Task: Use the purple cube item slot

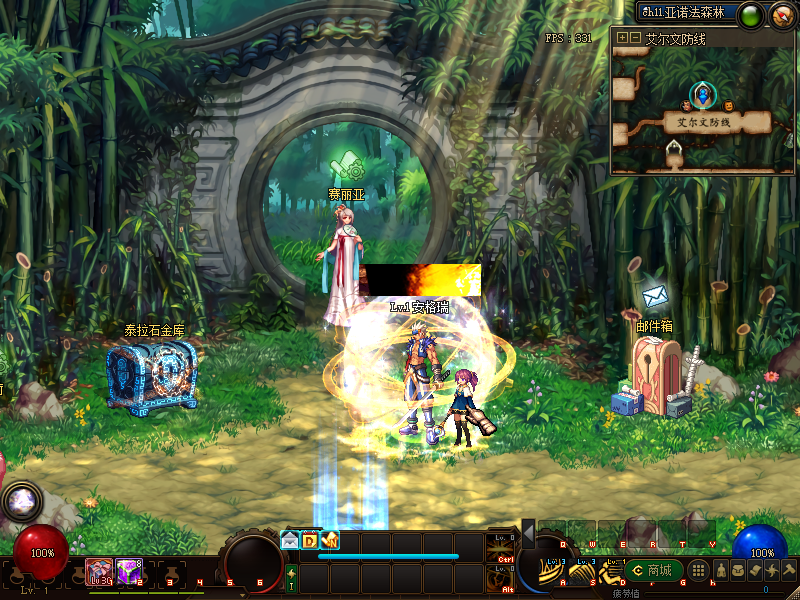Action: (x=129, y=571)
